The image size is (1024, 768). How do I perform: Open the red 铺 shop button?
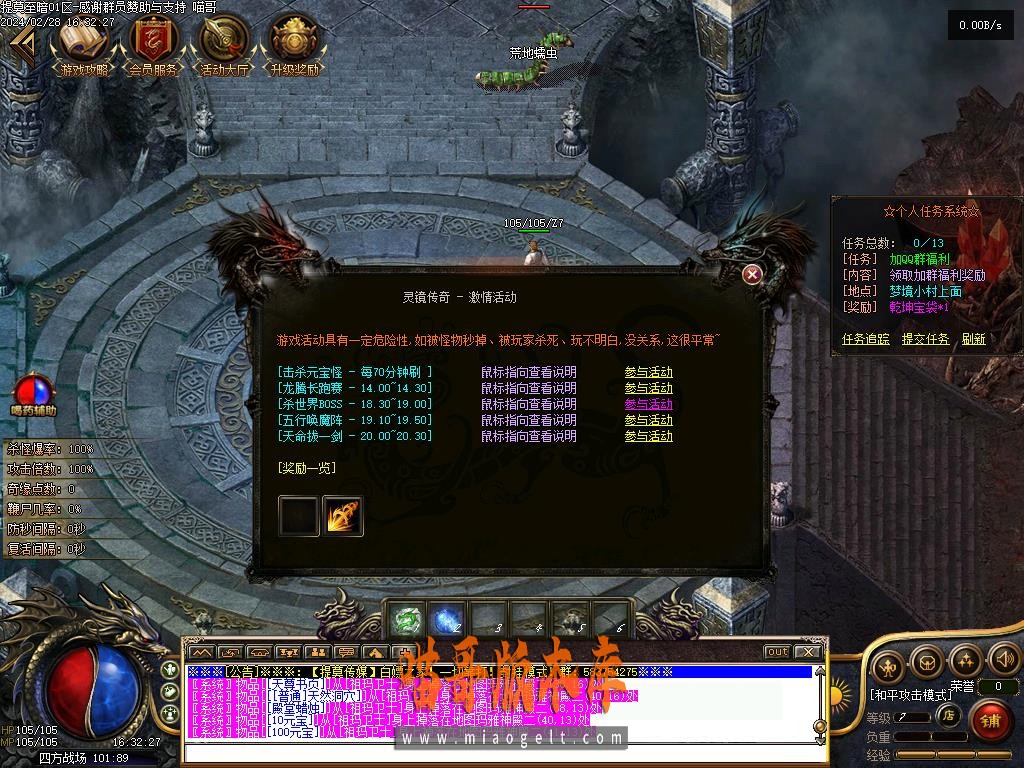990,720
